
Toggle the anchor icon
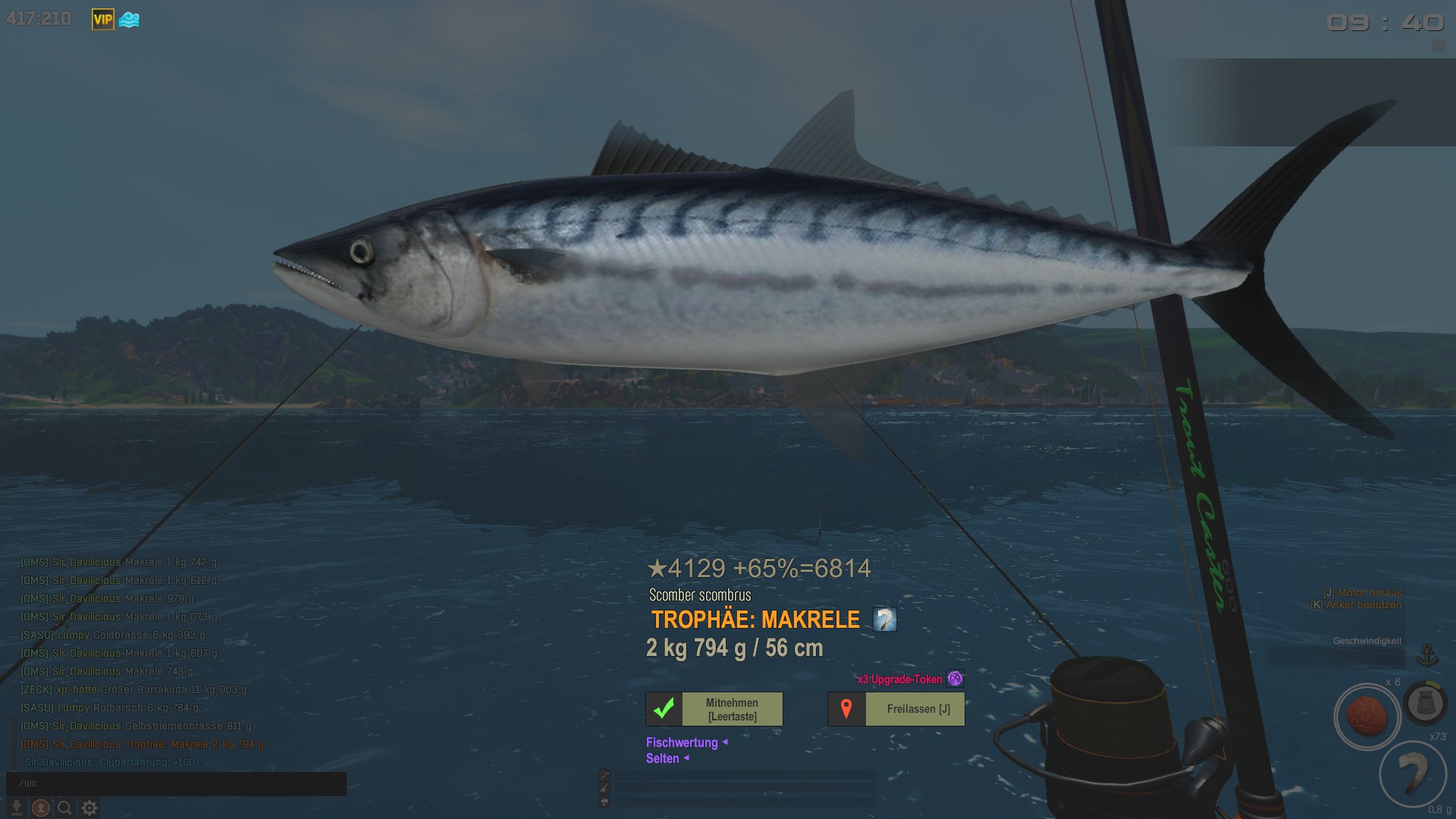coord(1427,654)
